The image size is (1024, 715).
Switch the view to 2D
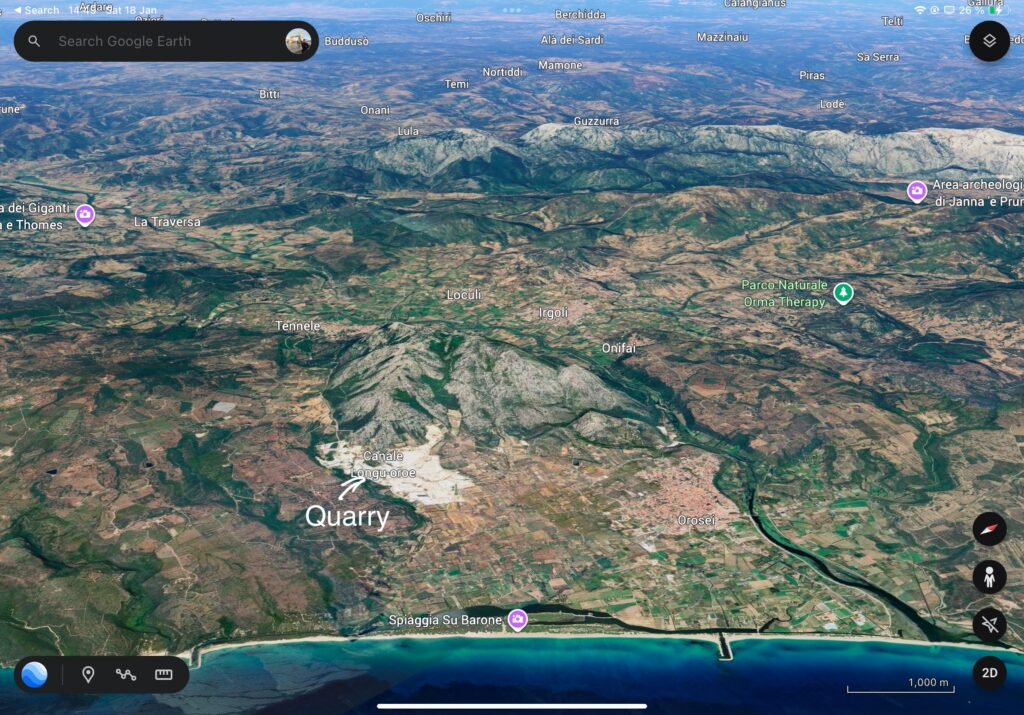[989, 673]
